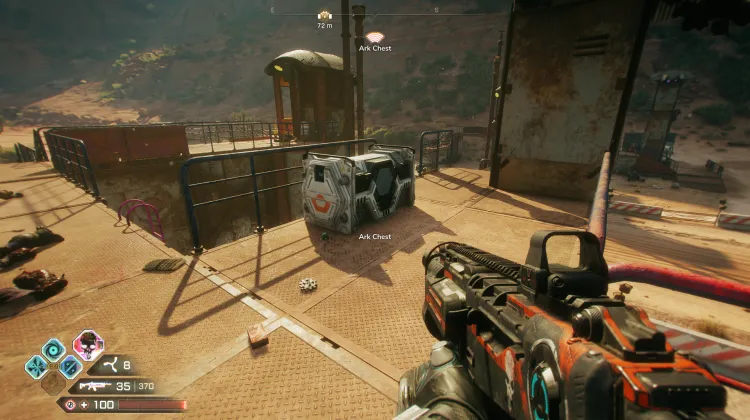Click the Ark Chest signal marker icon
The width and height of the screenshot is (750, 420).
[x=375, y=37]
